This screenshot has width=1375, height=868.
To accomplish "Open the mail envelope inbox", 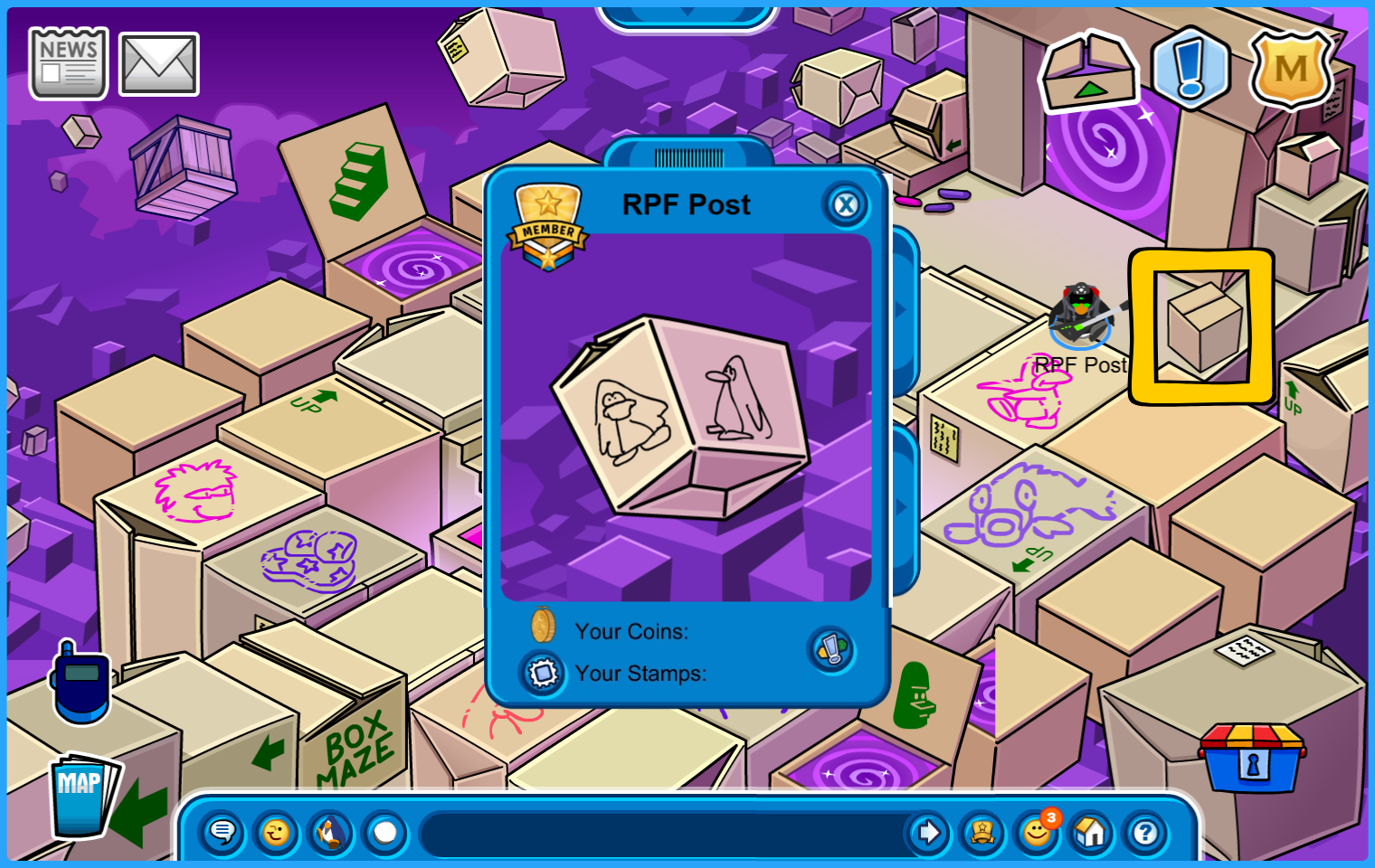I will click(x=159, y=64).
